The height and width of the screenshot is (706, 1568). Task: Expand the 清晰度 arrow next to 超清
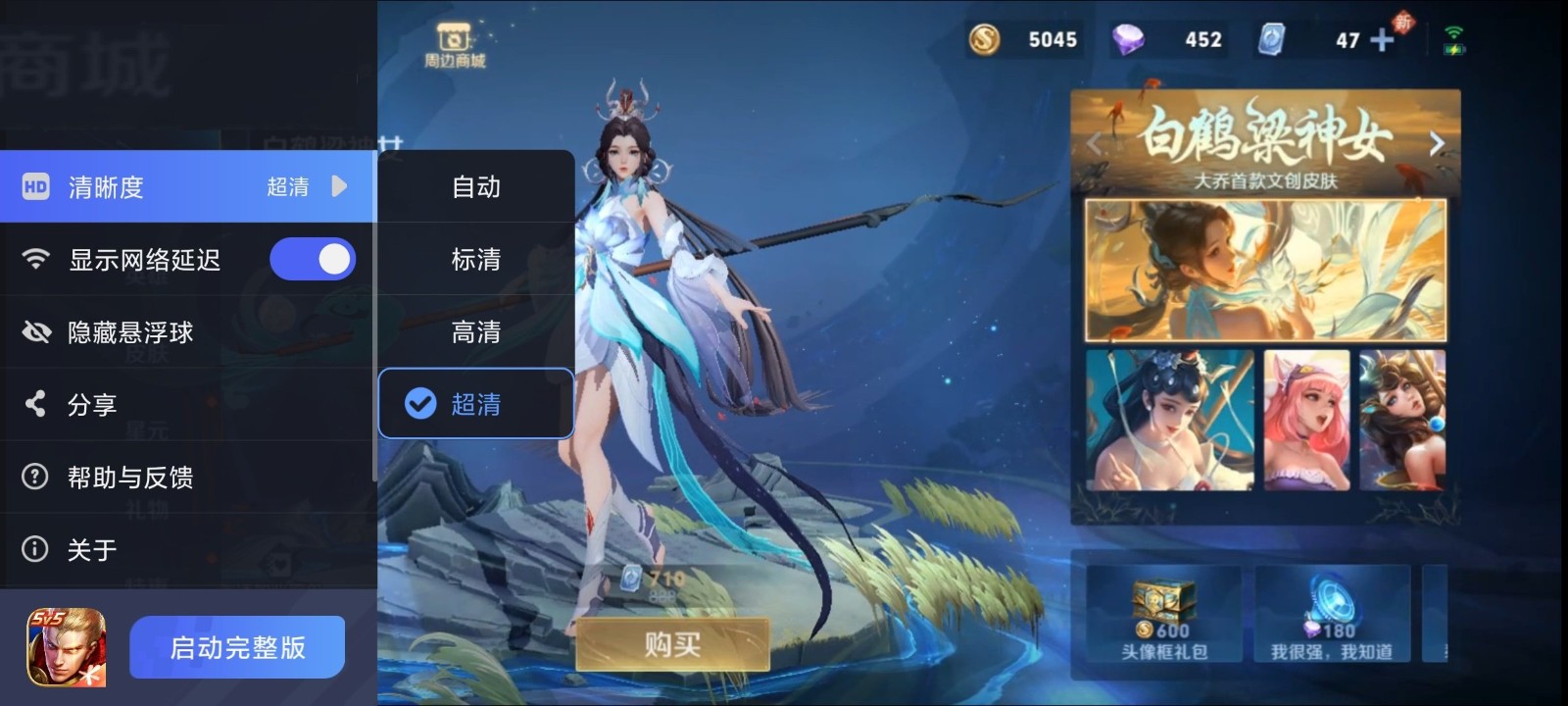(339, 186)
